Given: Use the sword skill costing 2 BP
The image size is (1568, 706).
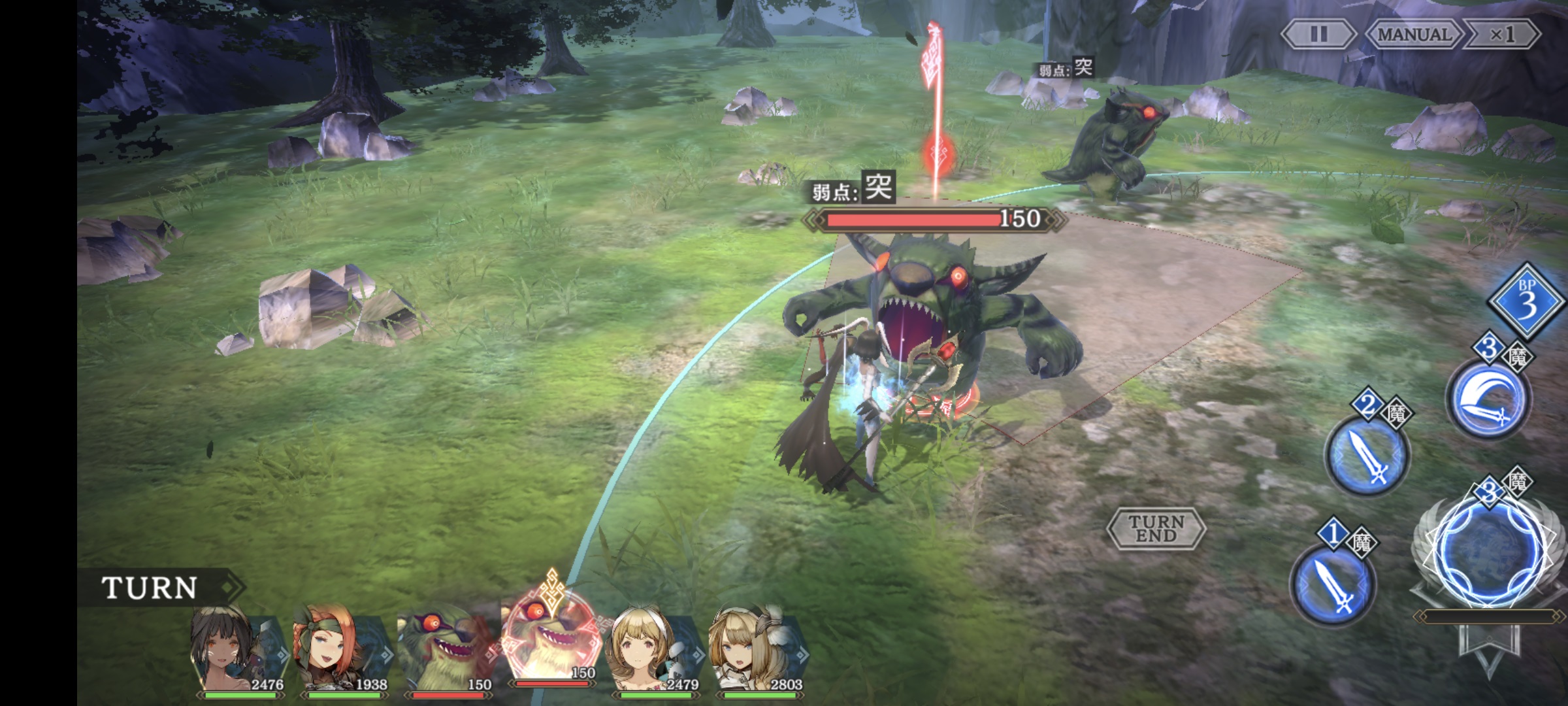Looking at the screenshot, I should pyautogui.click(x=1367, y=454).
